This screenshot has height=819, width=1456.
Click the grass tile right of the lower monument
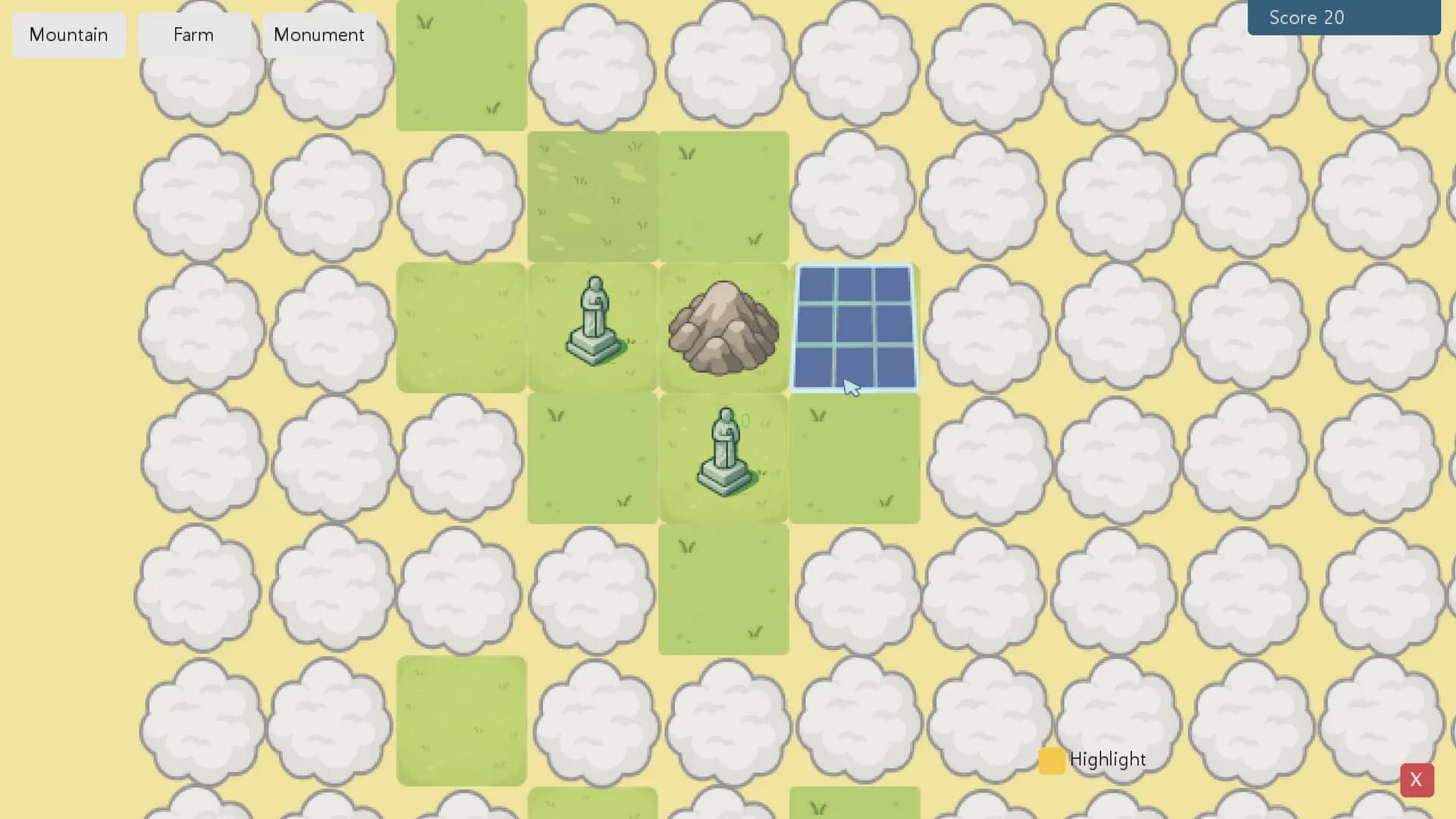pos(855,459)
